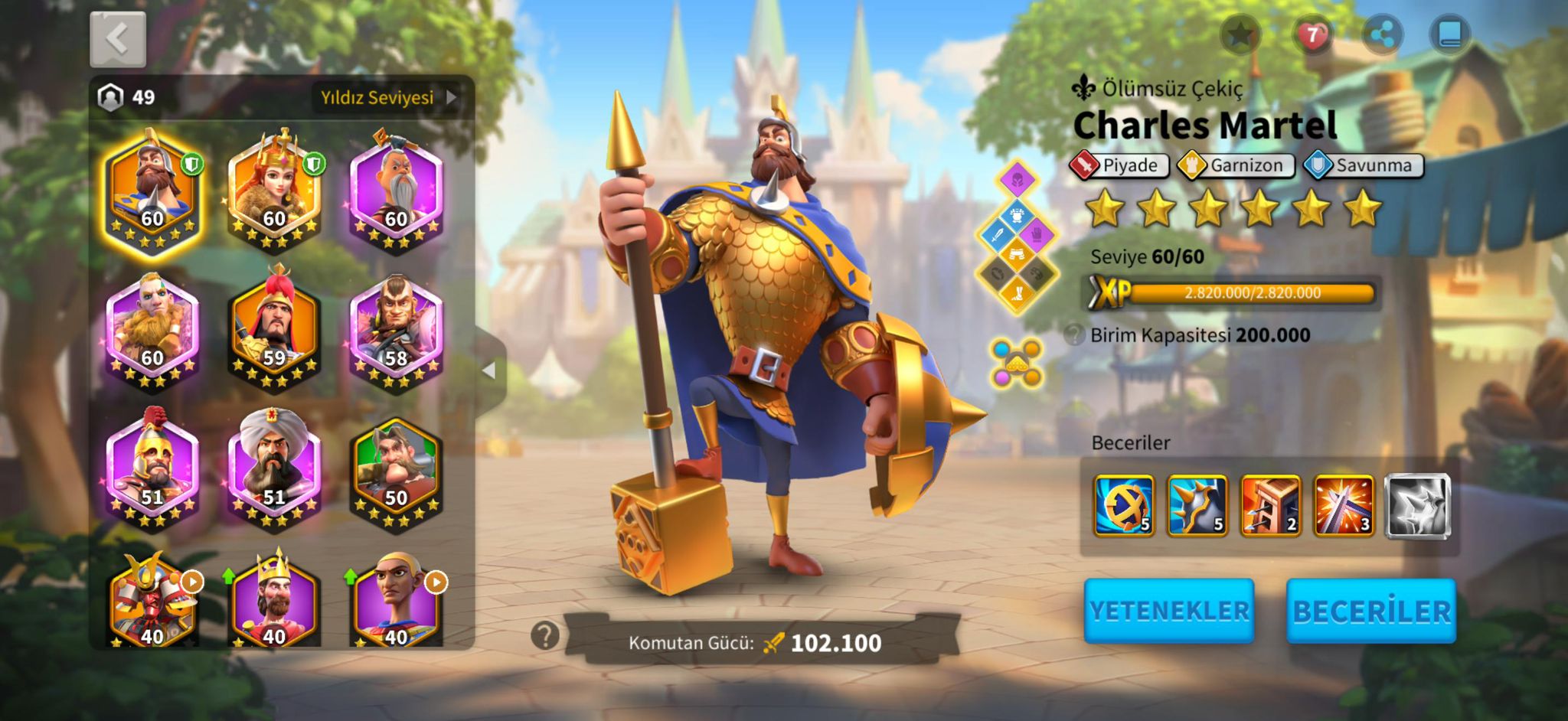View the first blue spinning-hammer skill
1568x721 pixels.
(1123, 505)
